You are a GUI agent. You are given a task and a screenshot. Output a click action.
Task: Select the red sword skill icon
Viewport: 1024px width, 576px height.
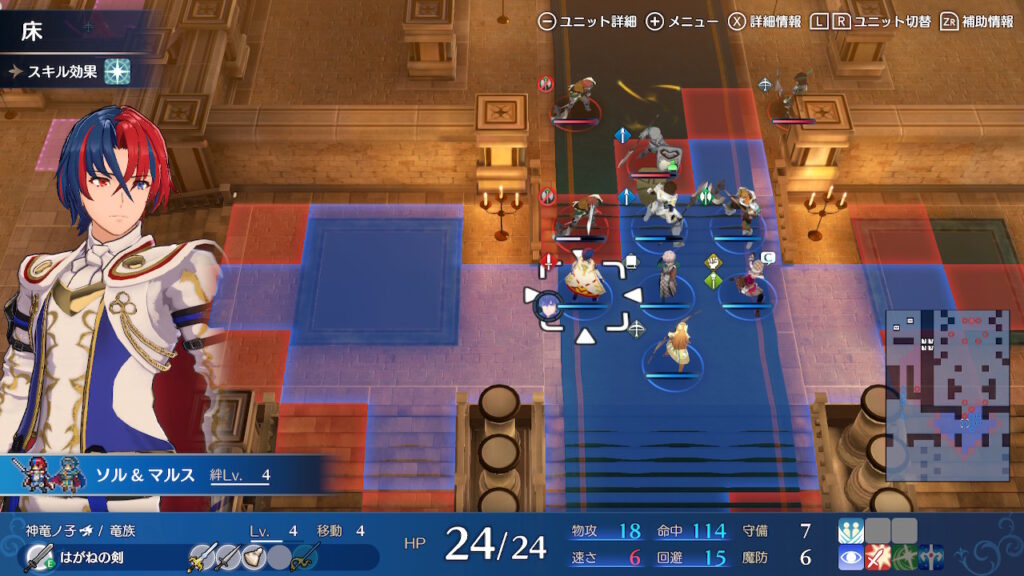(x=878, y=557)
